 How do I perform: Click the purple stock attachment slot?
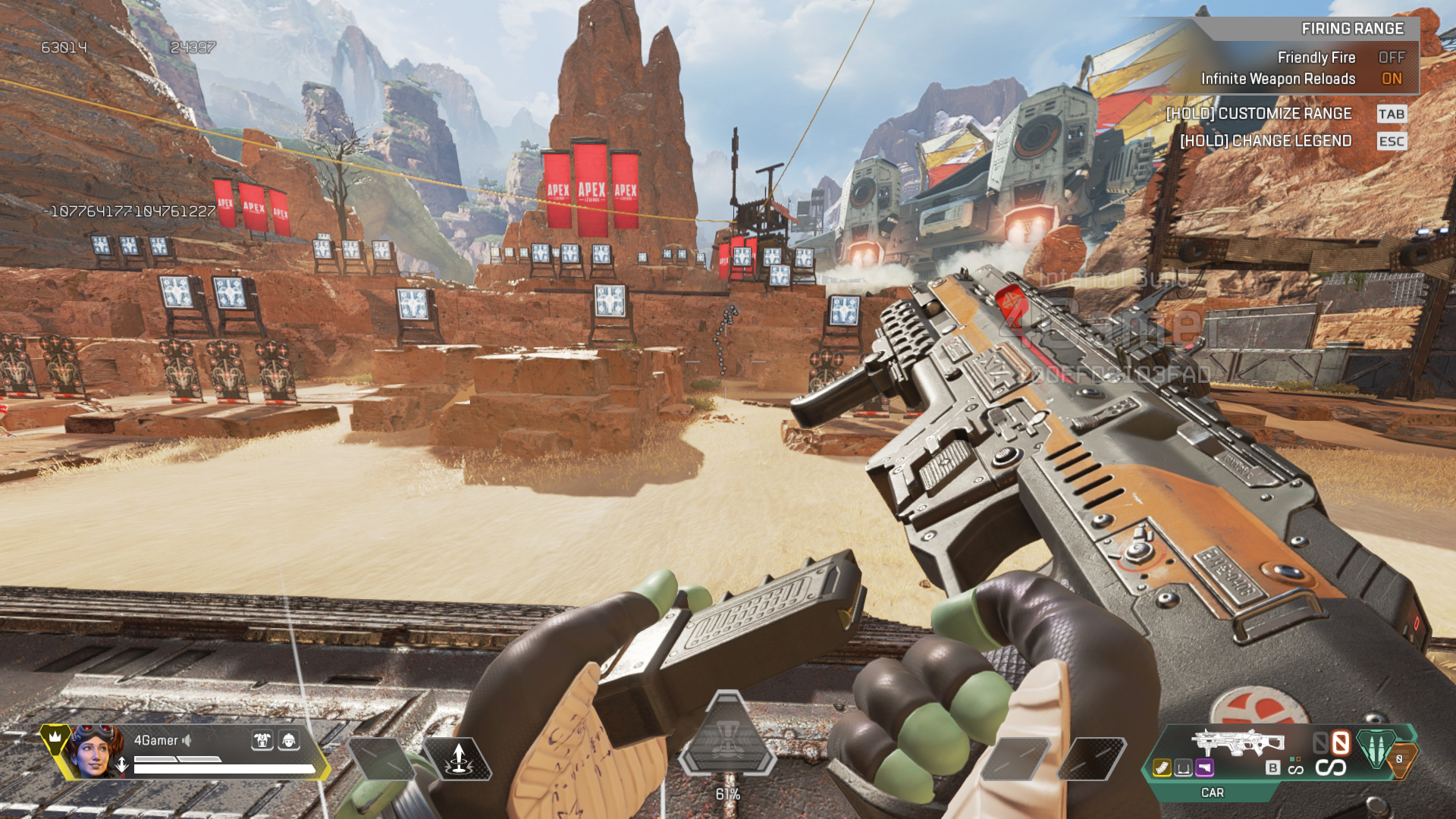point(1204,768)
